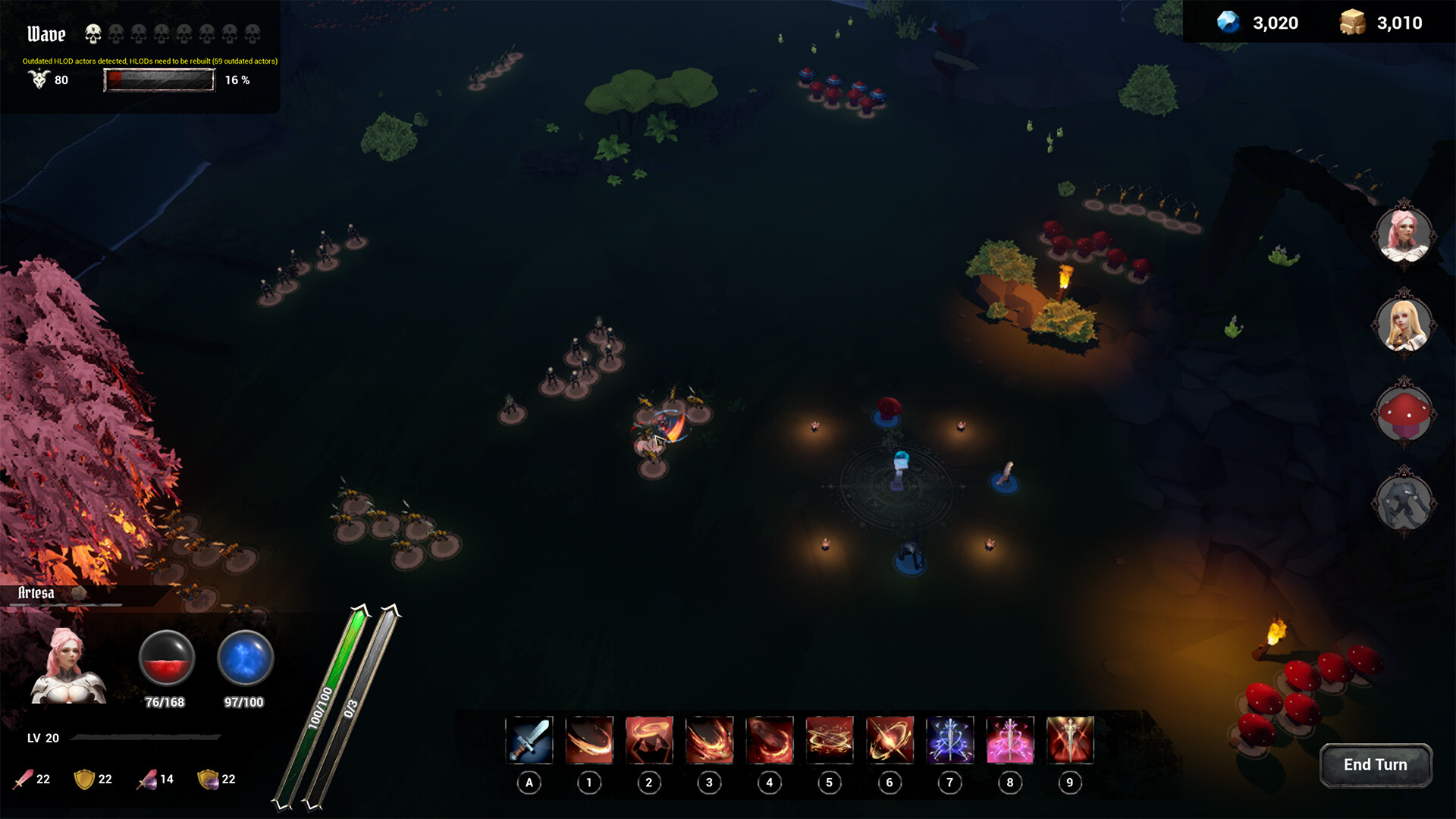The width and height of the screenshot is (1456, 819).
Task: Cast the flaming slash ability in slot 3
Action: (710, 740)
